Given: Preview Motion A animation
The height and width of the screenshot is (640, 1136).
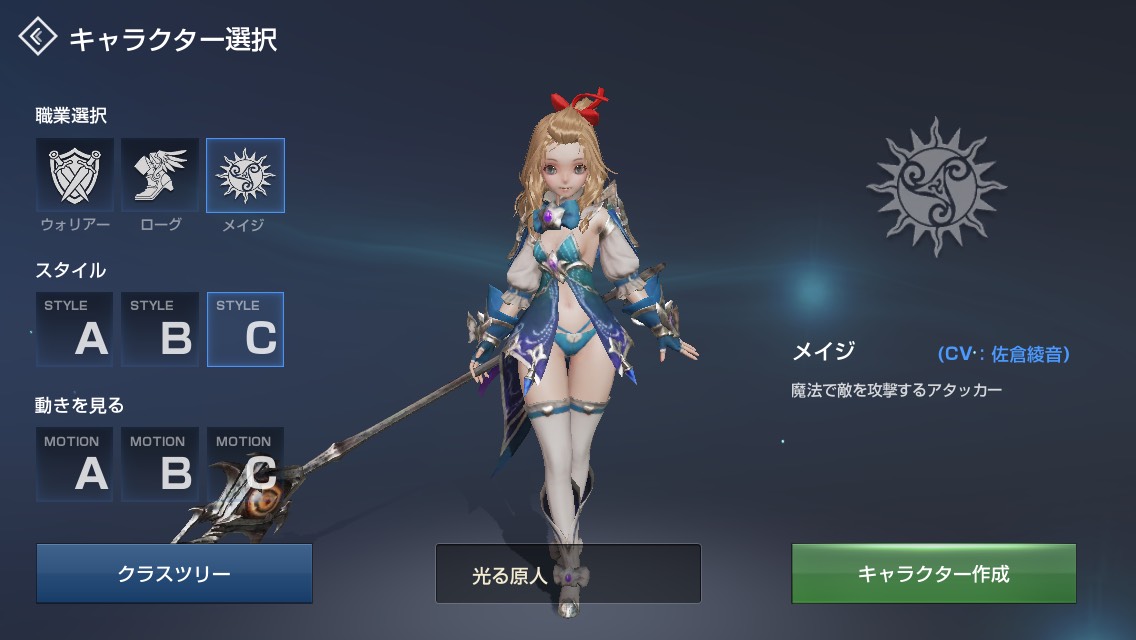Looking at the screenshot, I should (75, 464).
